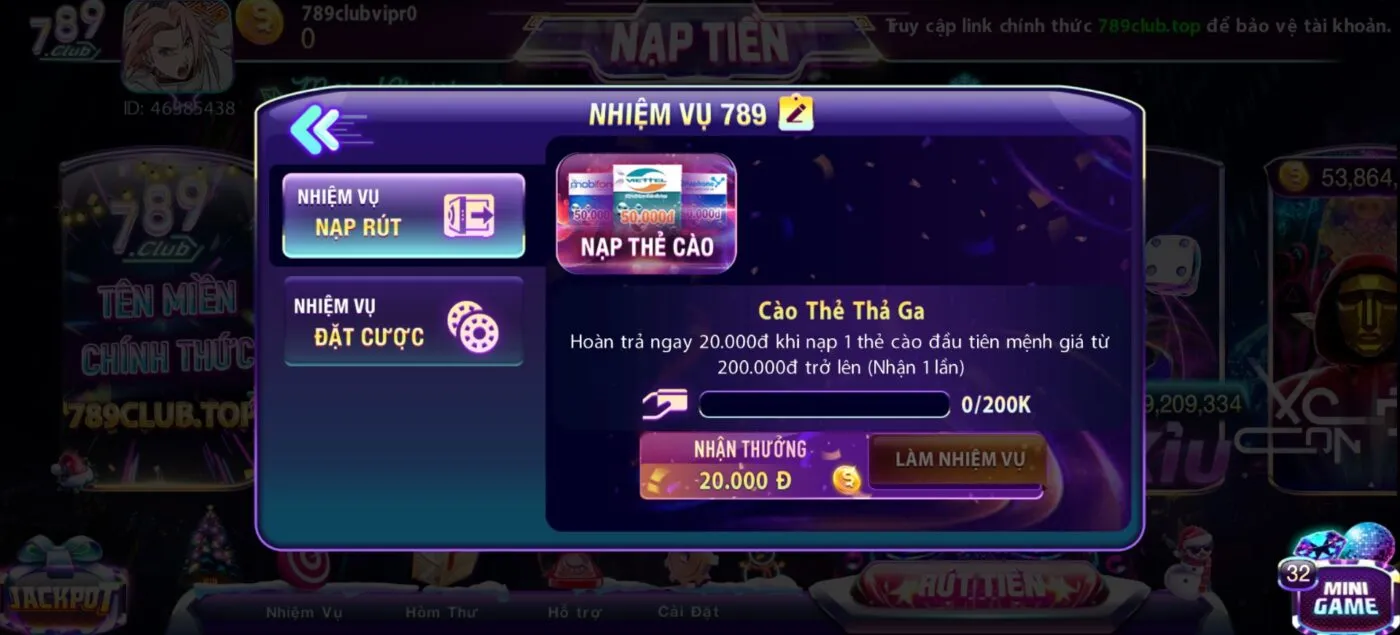Click the Làm Nhiệm Vụ button
This screenshot has width=1400, height=635.
pos(958,460)
